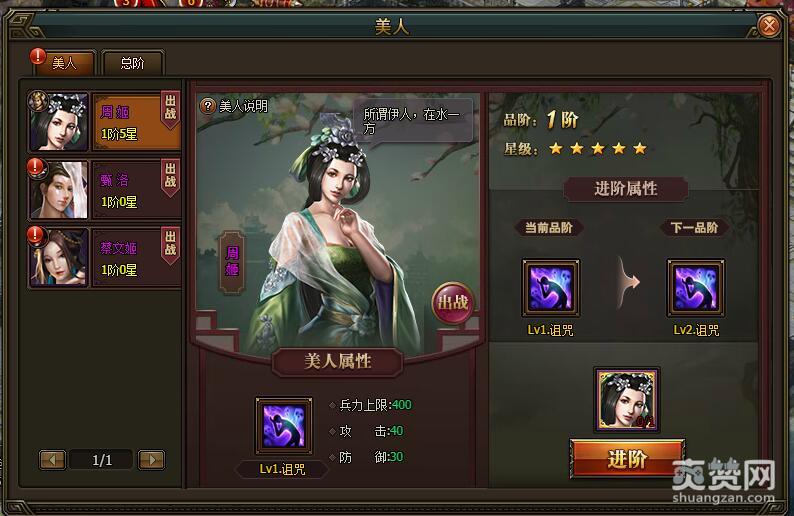
Task: Inspect the 当前品阶 Lv1 诅咒 icon
Action: click(550, 289)
